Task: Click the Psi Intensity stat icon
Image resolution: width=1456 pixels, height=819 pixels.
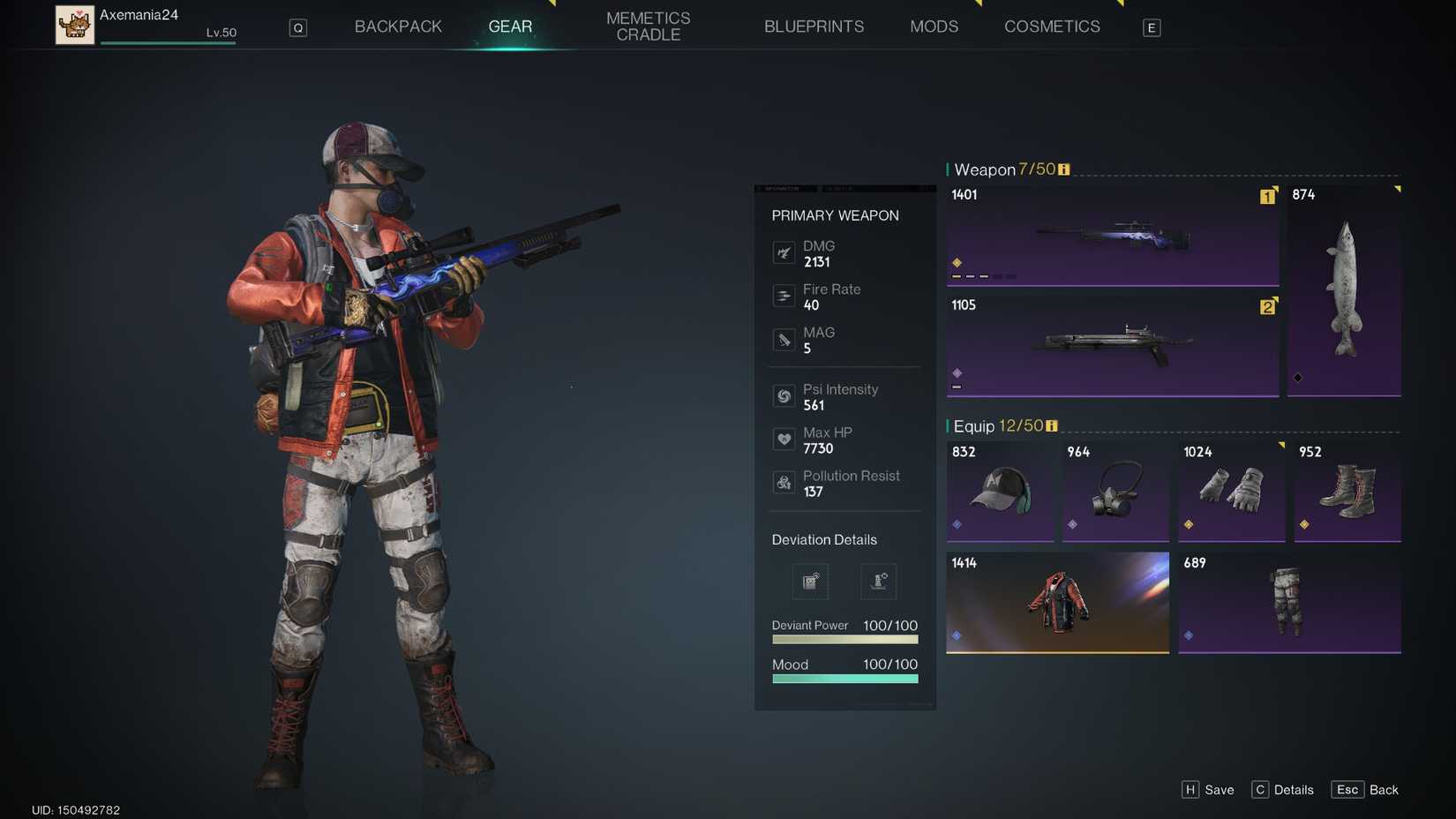Action: click(784, 396)
